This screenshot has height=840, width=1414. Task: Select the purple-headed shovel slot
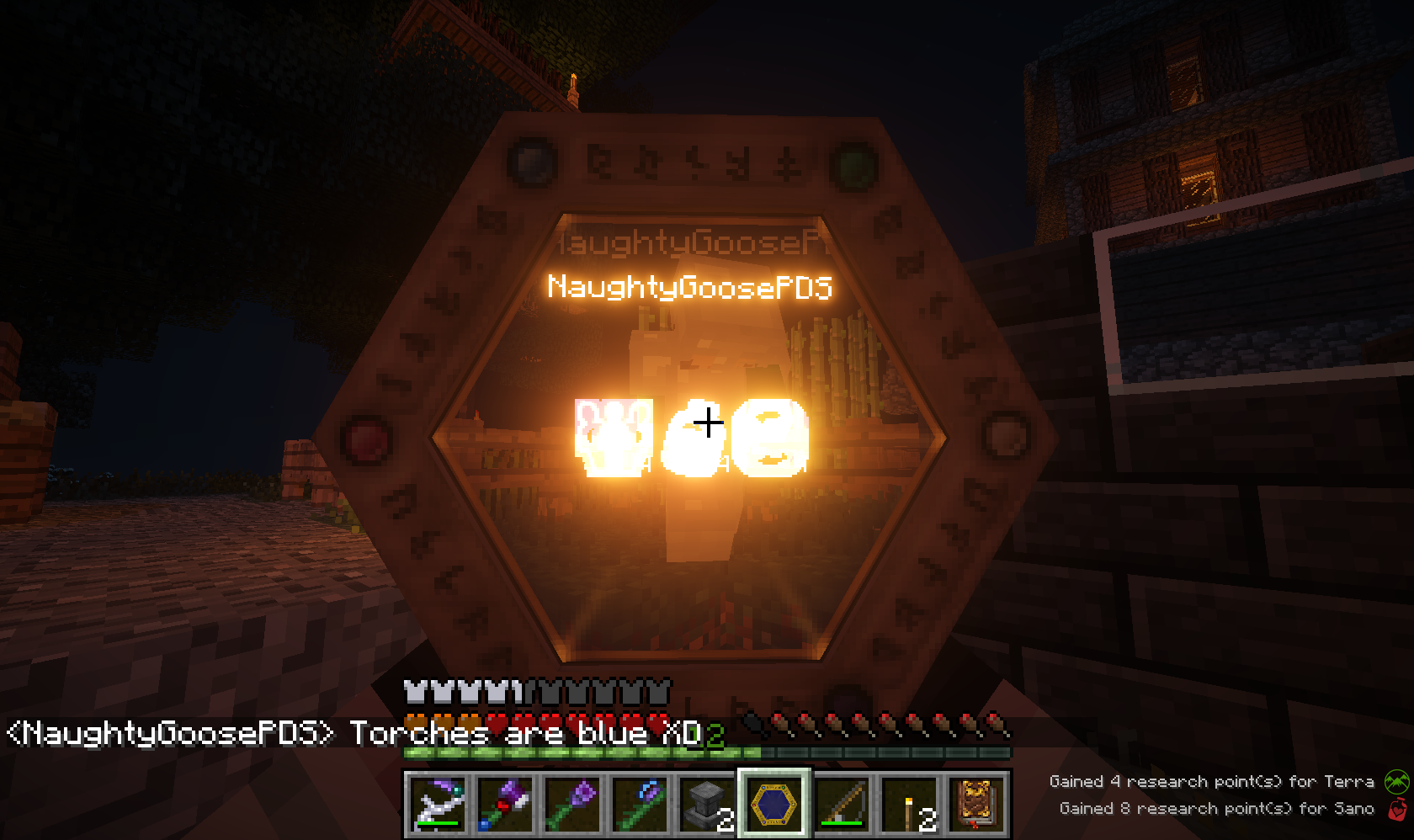(x=573, y=804)
